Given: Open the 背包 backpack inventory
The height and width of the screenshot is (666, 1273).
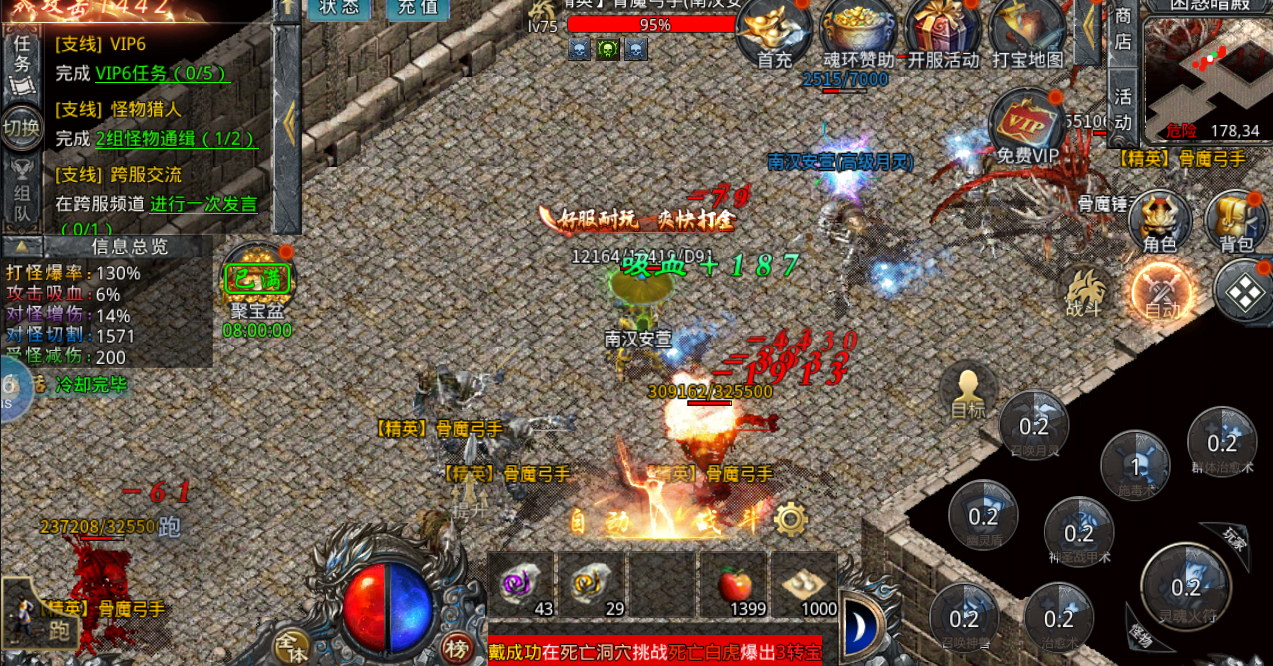Looking at the screenshot, I should point(1236,220).
